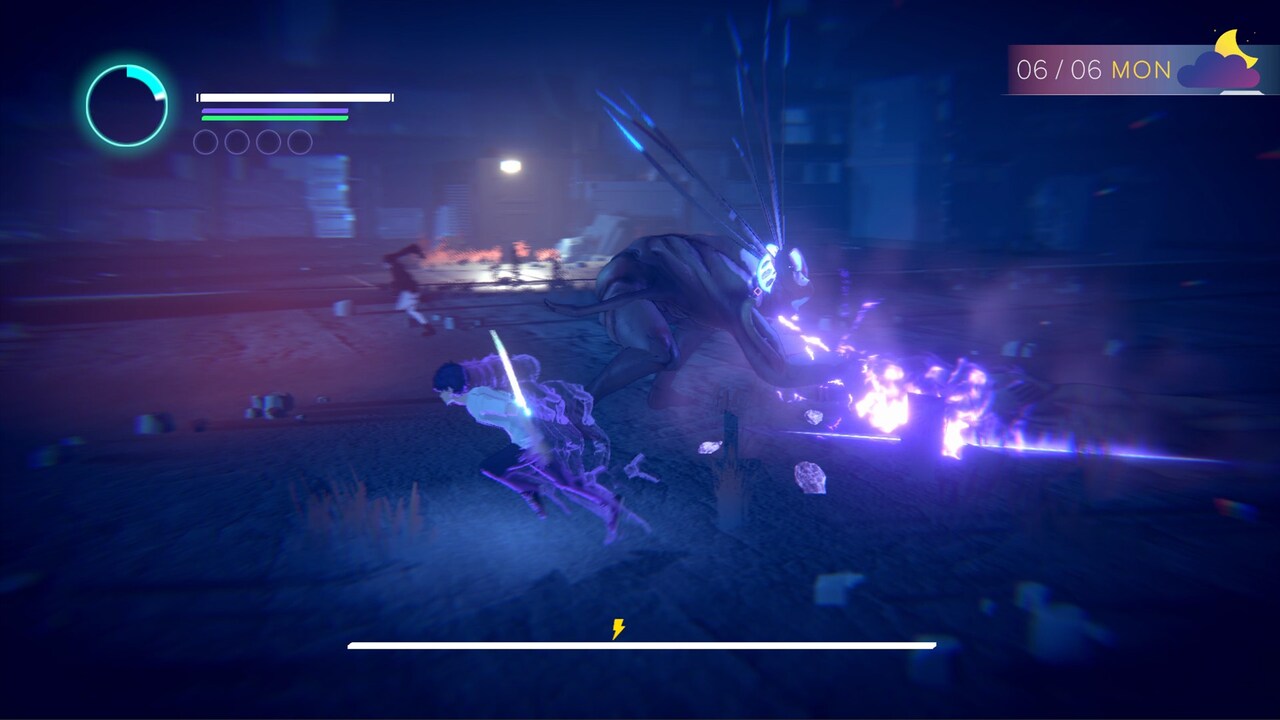Click the cloud in the weather indicator
This screenshot has height=720, width=1280.
pyautogui.click(x=1213, y=72)
